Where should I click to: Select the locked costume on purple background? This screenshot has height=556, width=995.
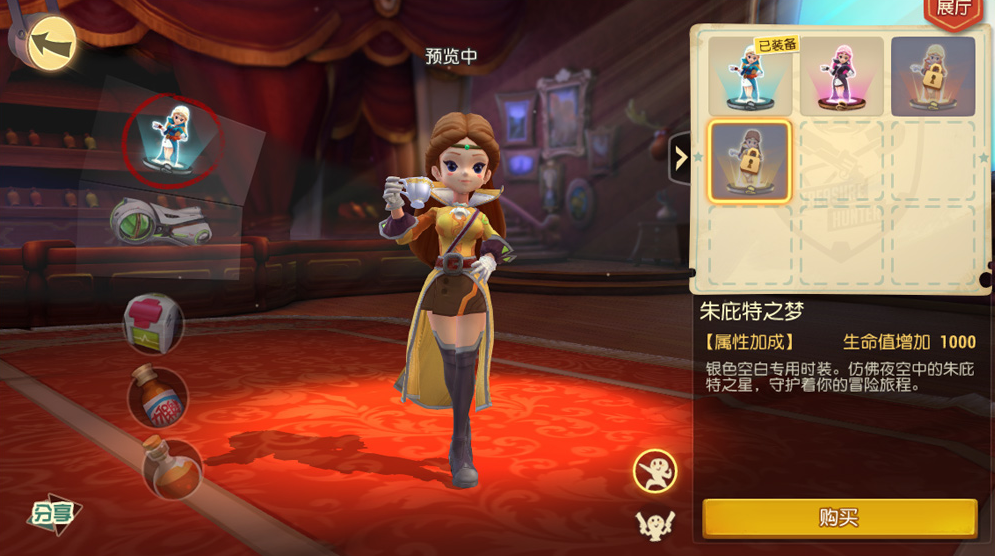coord(932,76)
